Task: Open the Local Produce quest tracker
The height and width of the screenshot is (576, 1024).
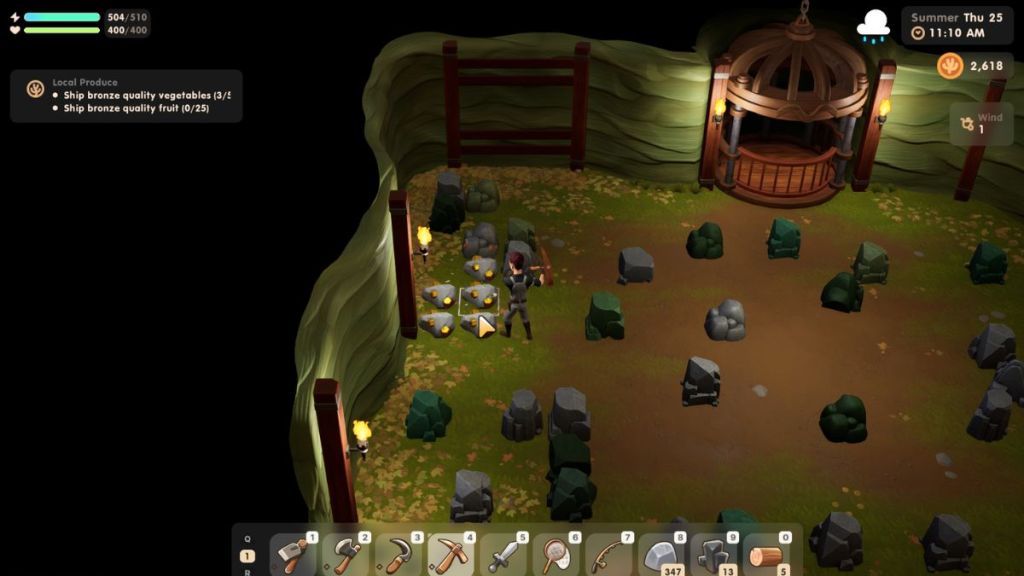Action: pyautogui.click(x=126, y=95)
